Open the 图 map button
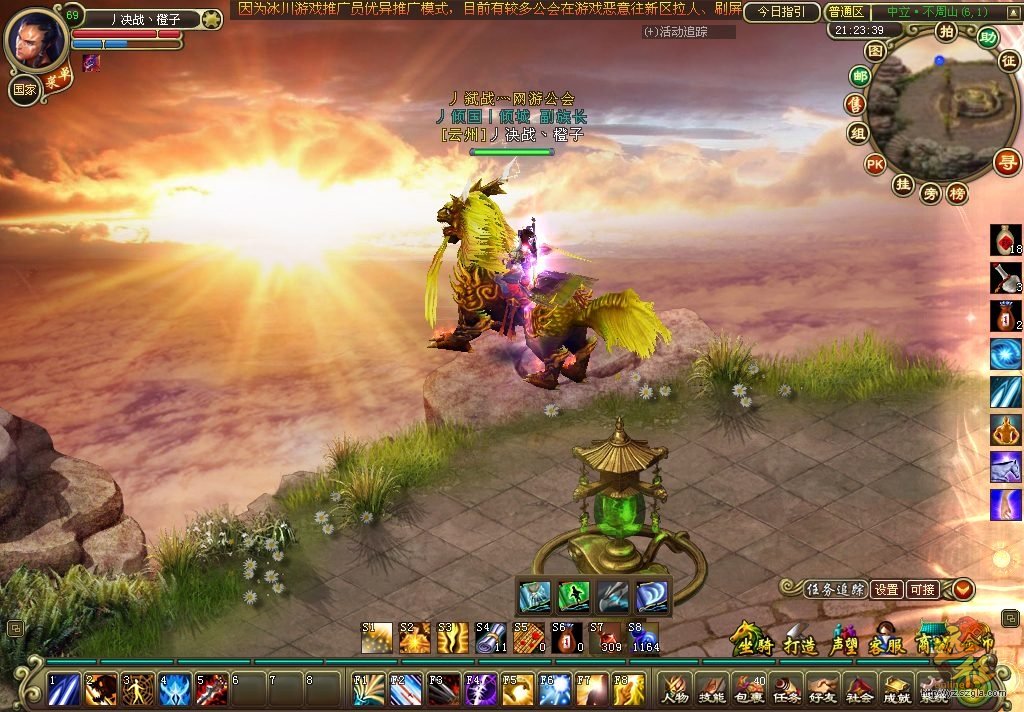Image resolution: width=1024 pixels, height=712 pixels. 876,50
